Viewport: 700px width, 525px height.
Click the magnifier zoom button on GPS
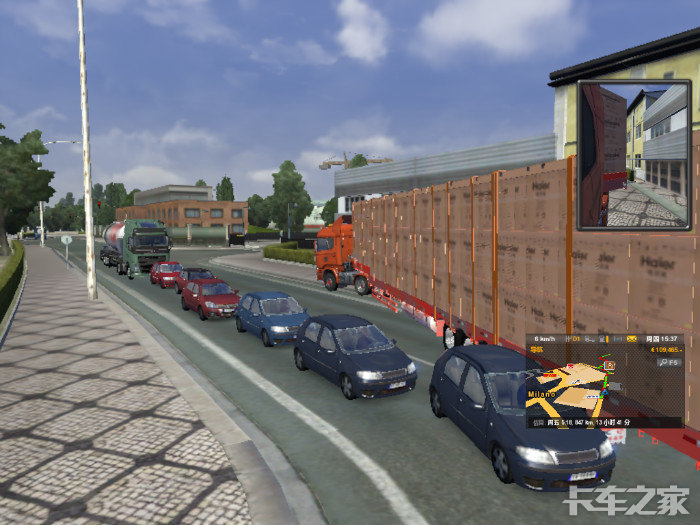click(662, 362)
